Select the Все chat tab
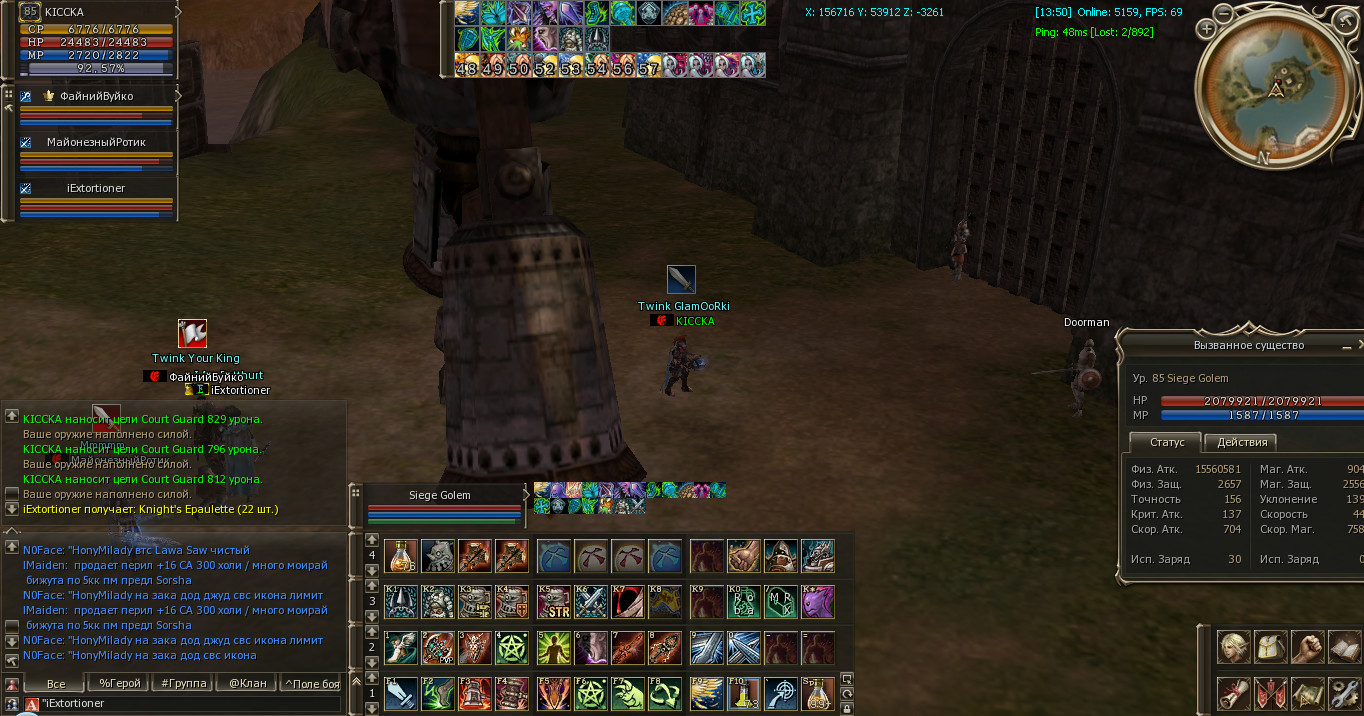The width and height of the screenshot is (1364, 716). [56, 683]
